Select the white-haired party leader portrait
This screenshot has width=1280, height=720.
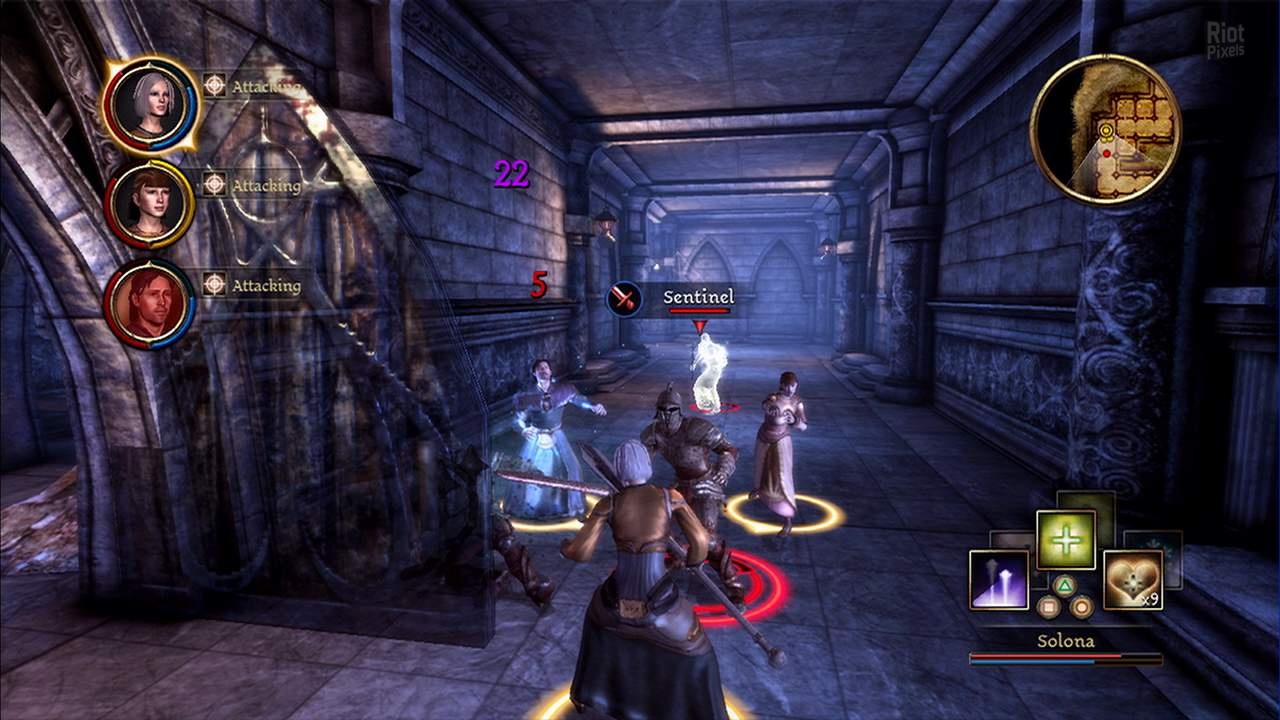151,104
